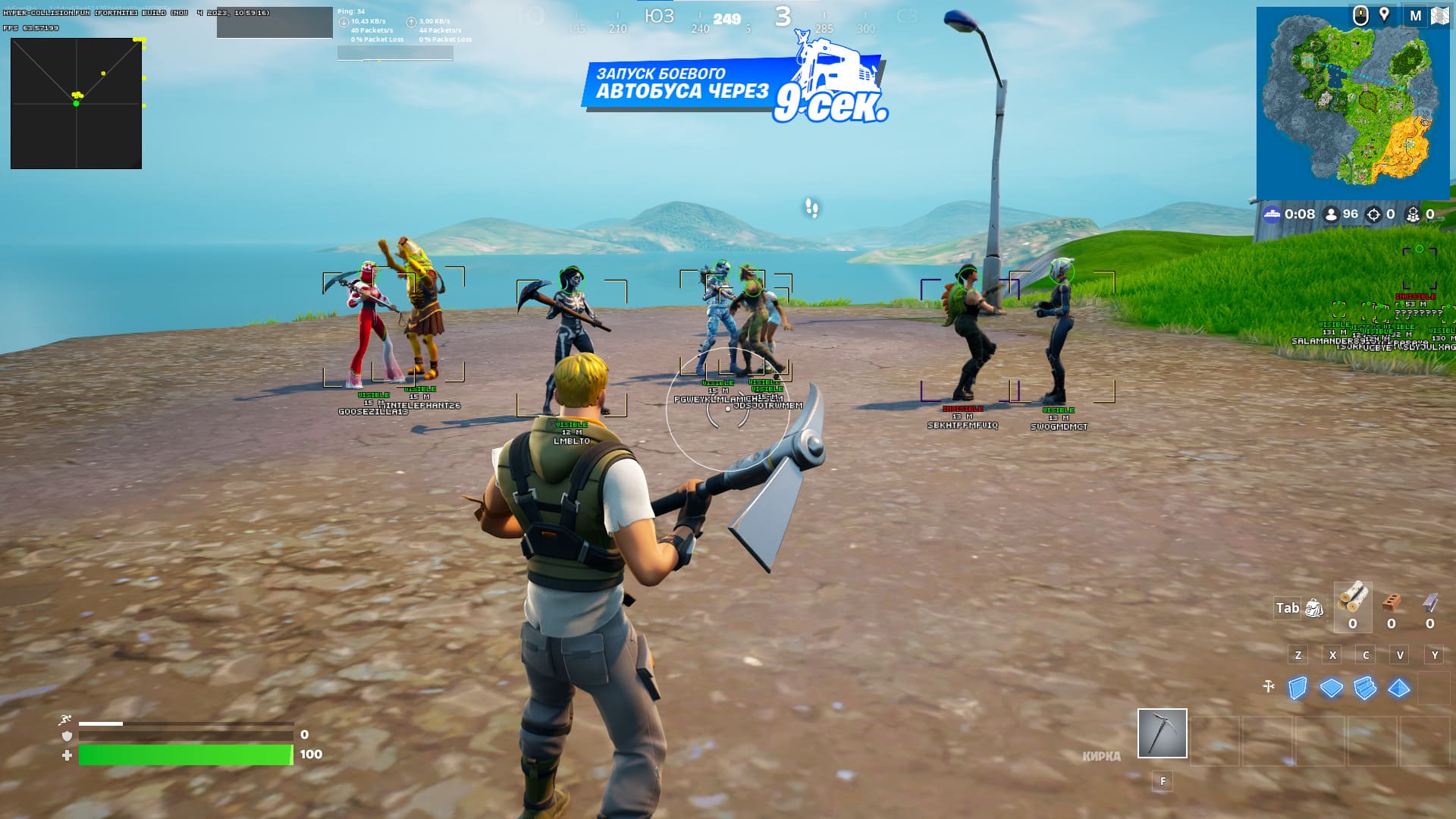1456x819 pixels.
Task: Click the black radar overlay panel
Action: coord(76,103)
